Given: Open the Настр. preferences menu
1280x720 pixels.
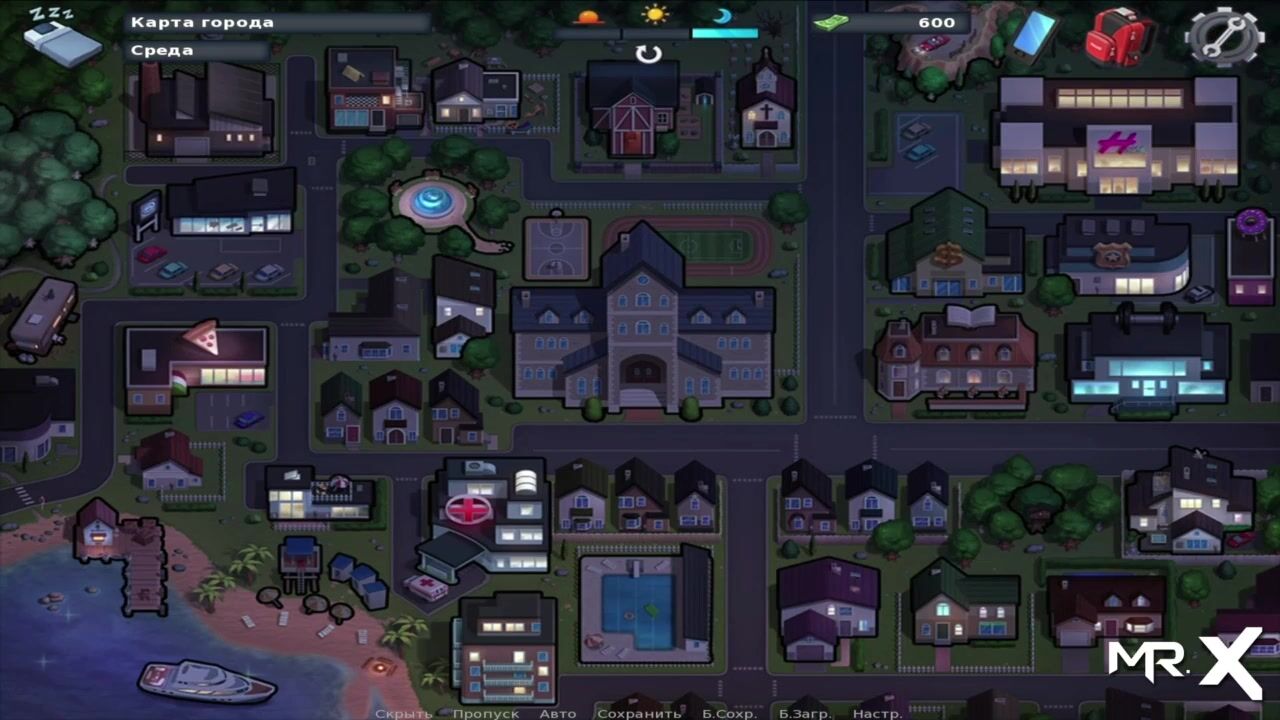Looking at the screenshot, I should click(x=876, y=713).
